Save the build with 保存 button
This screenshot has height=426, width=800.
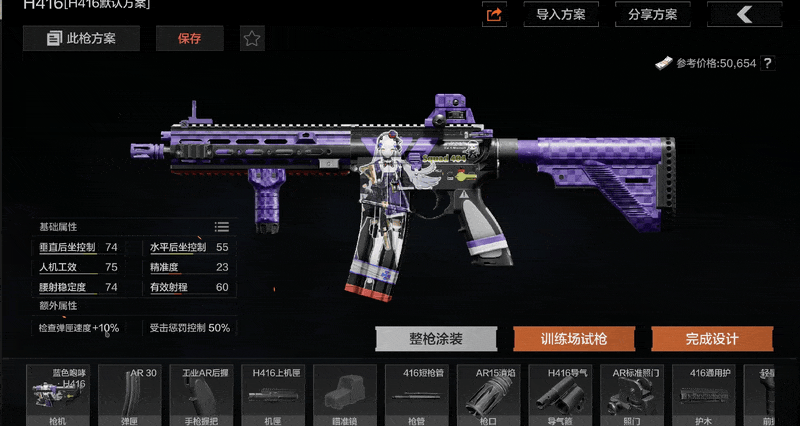(189, 39)
